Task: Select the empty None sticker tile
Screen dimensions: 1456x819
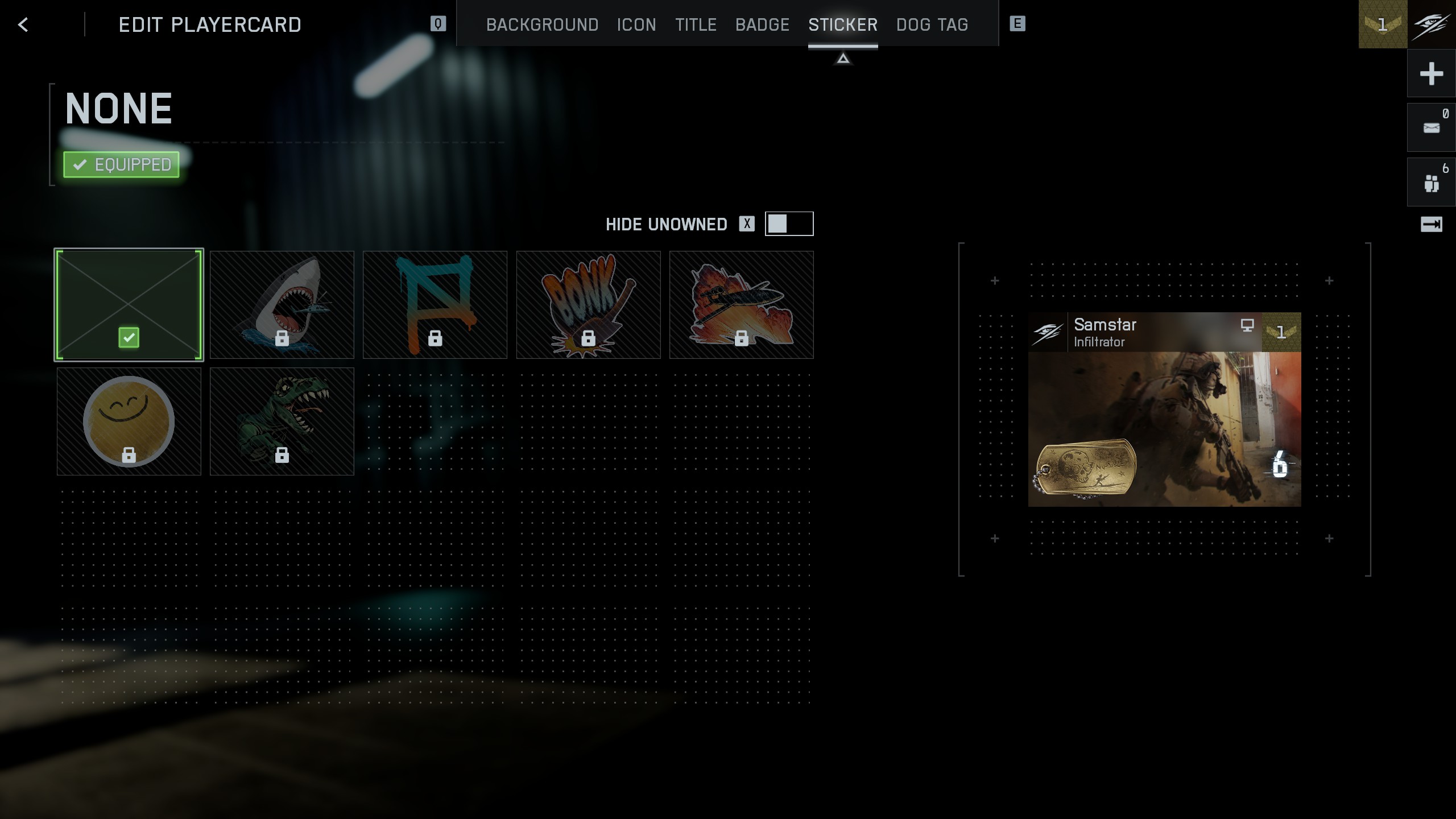Action: pos(129,305)
